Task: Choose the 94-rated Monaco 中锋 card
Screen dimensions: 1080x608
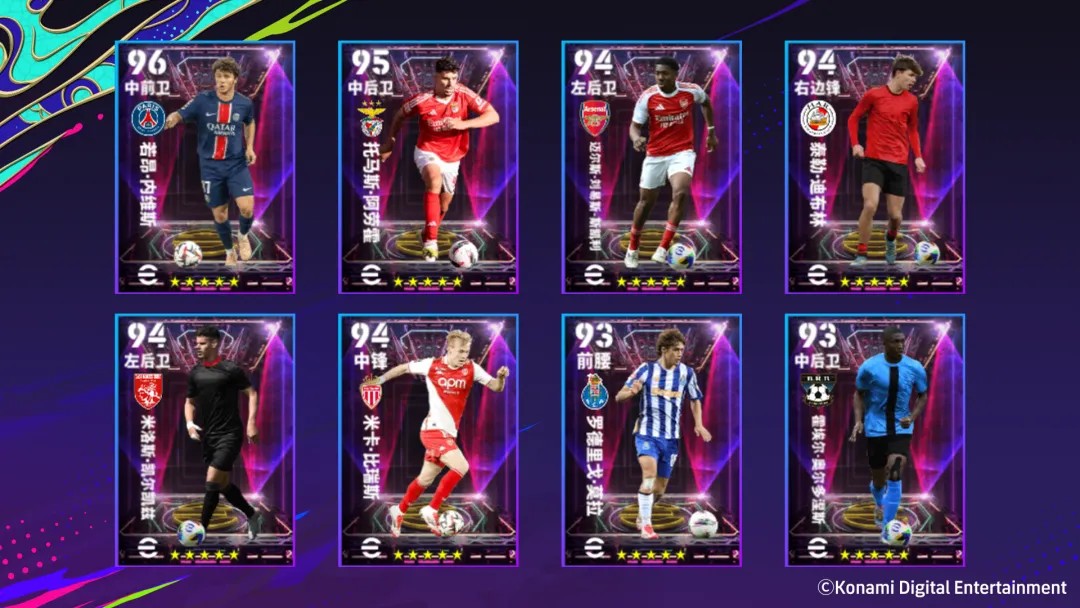Action: (x=428, y=440)
